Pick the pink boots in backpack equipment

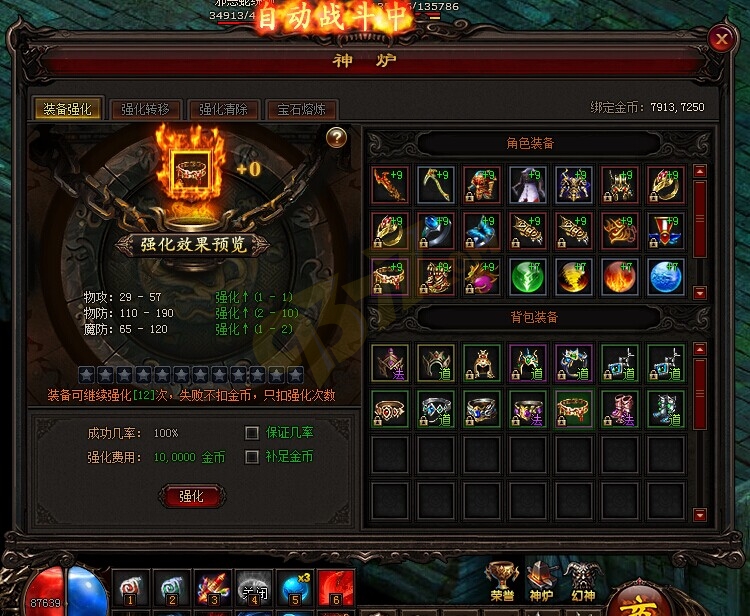[x=620, y=409]
